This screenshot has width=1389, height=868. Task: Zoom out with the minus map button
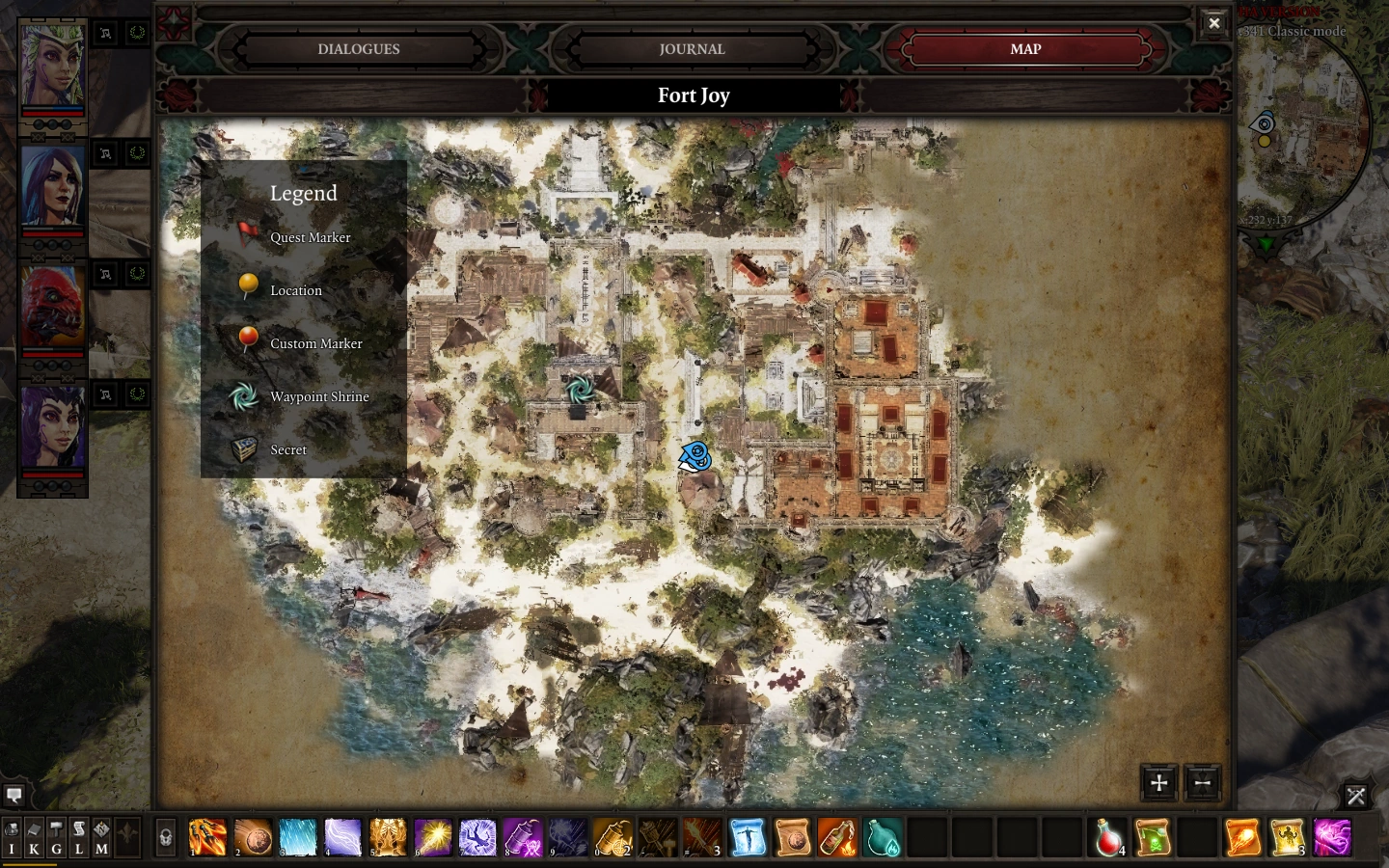coord(1202,783)
